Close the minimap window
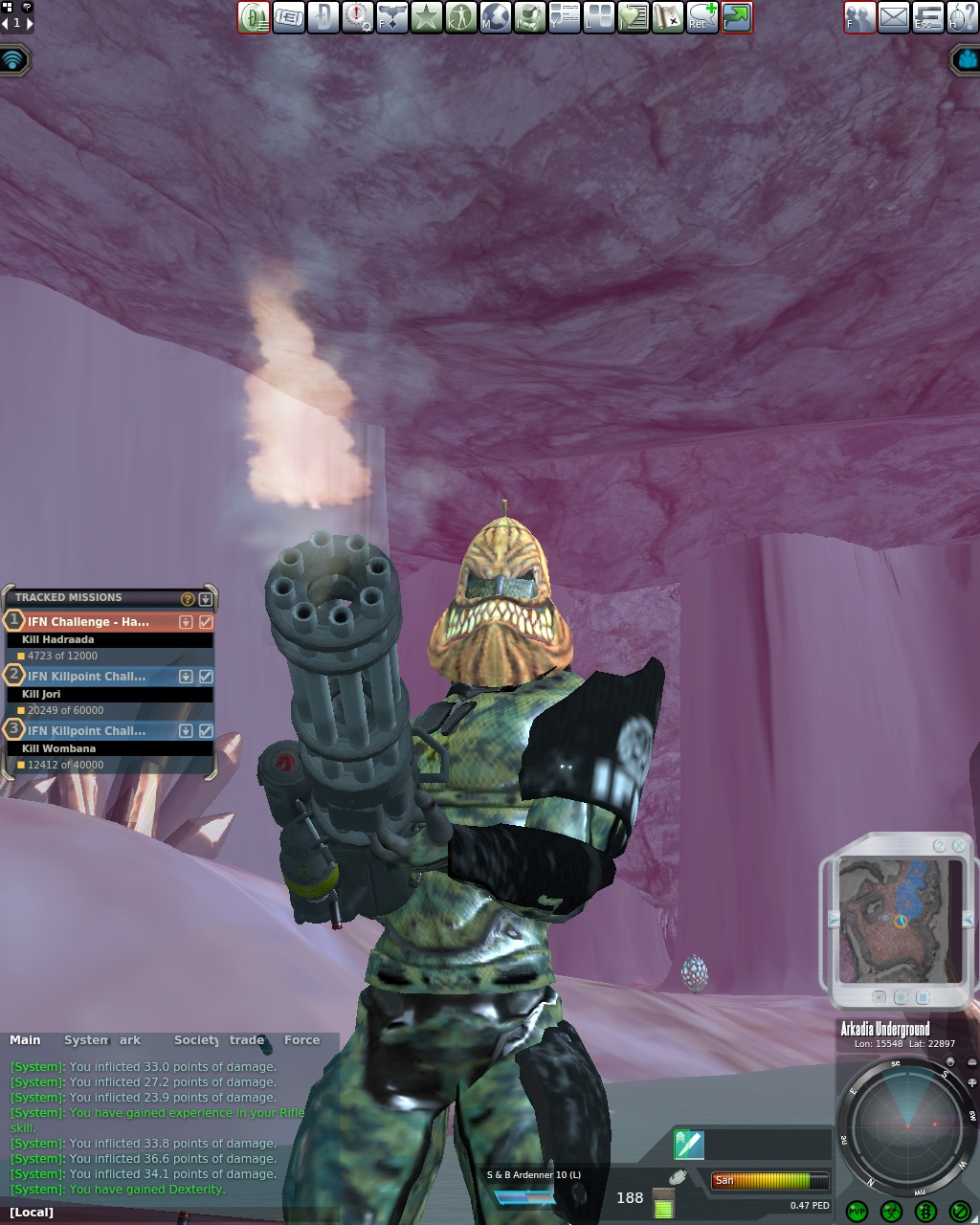Image resolution: width=980 pixels, height=1225 pixels. (959, 846)
